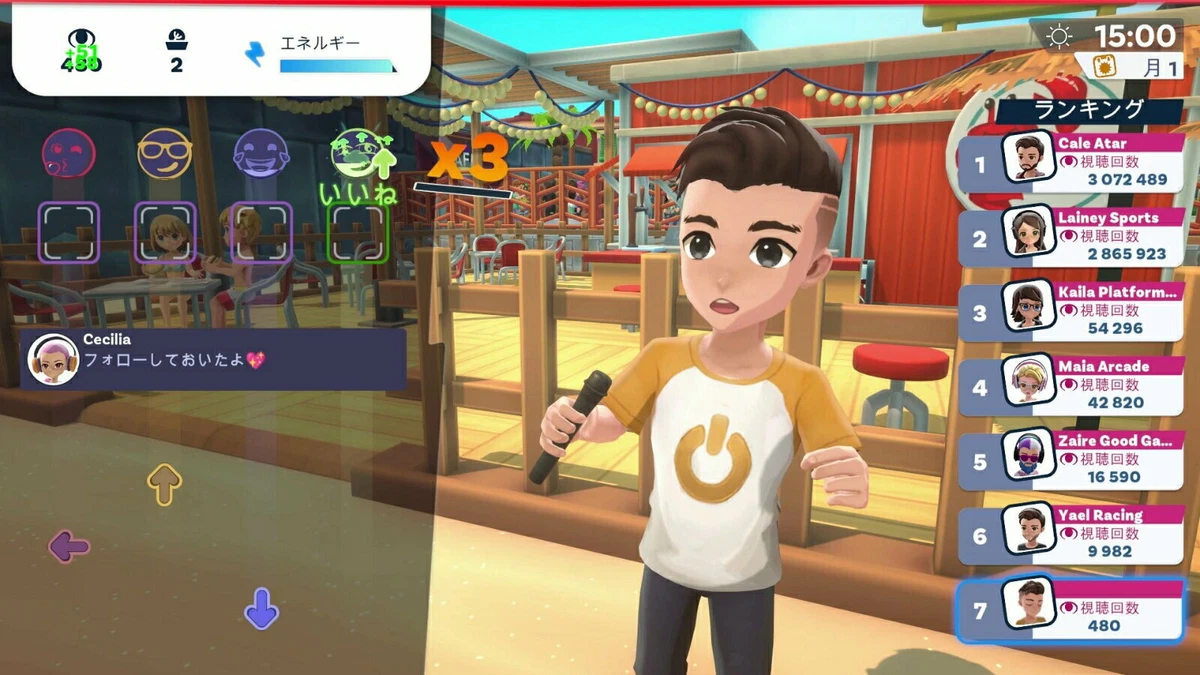Tap the kissing face emote icon
This screenshot has height=675, width=1200.
68,154
